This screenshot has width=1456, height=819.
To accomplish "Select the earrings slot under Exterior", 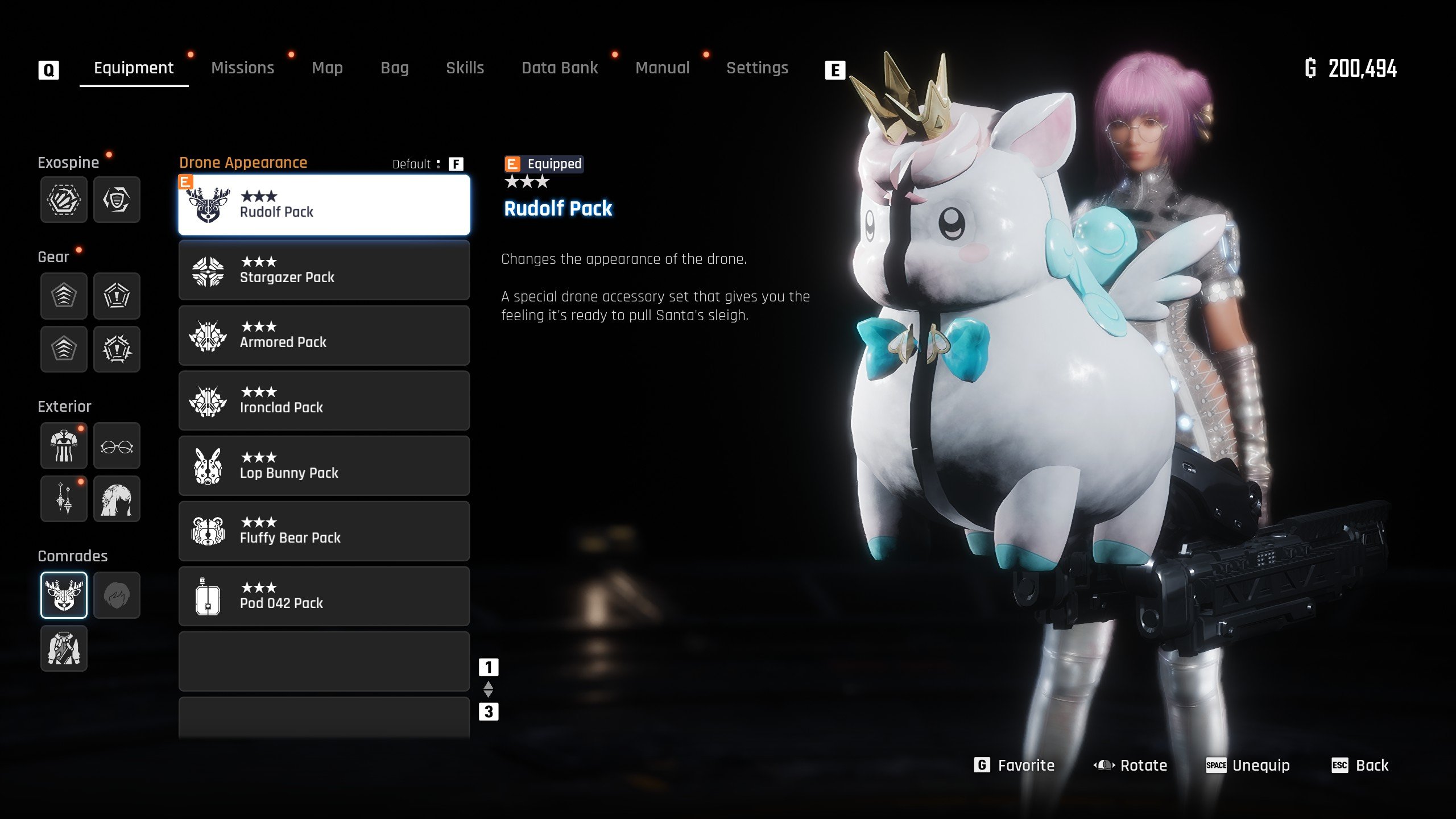I will [x=64, y=499].
